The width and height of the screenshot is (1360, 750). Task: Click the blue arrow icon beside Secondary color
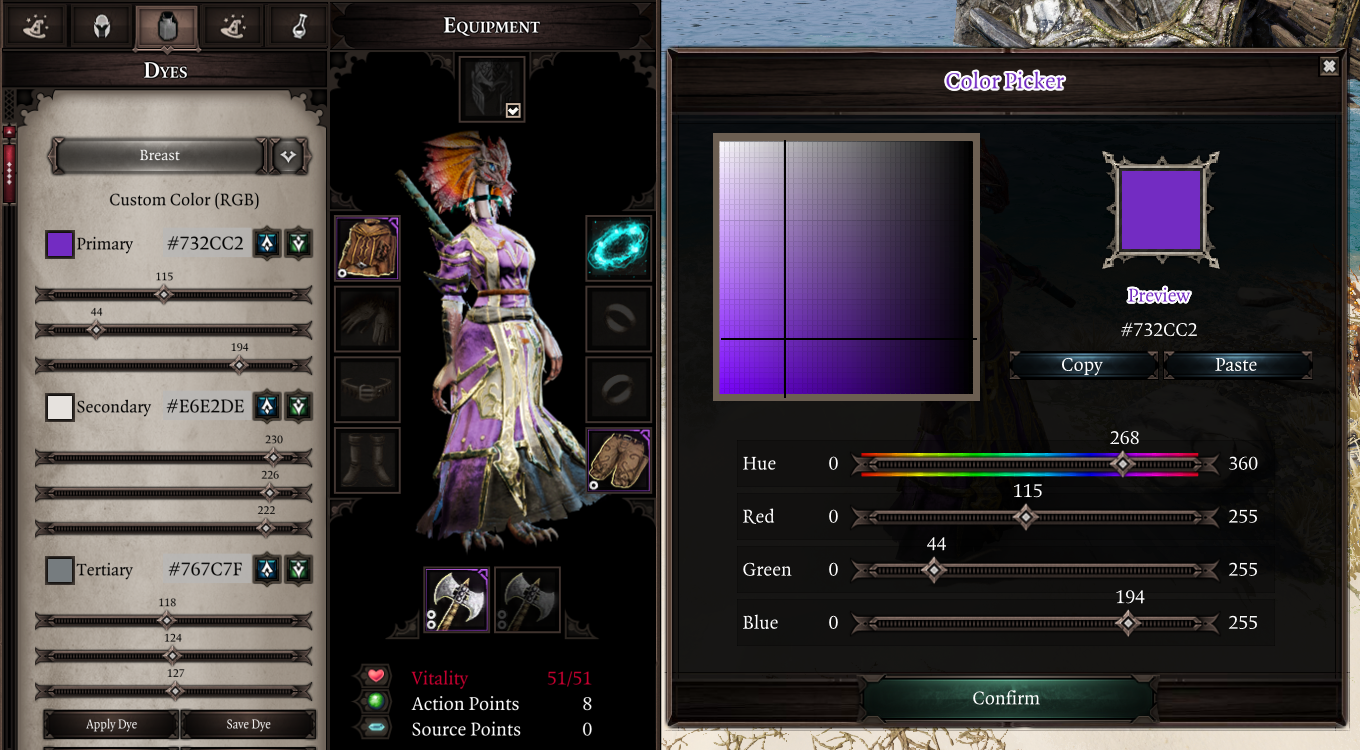click(x=268, y=407)
